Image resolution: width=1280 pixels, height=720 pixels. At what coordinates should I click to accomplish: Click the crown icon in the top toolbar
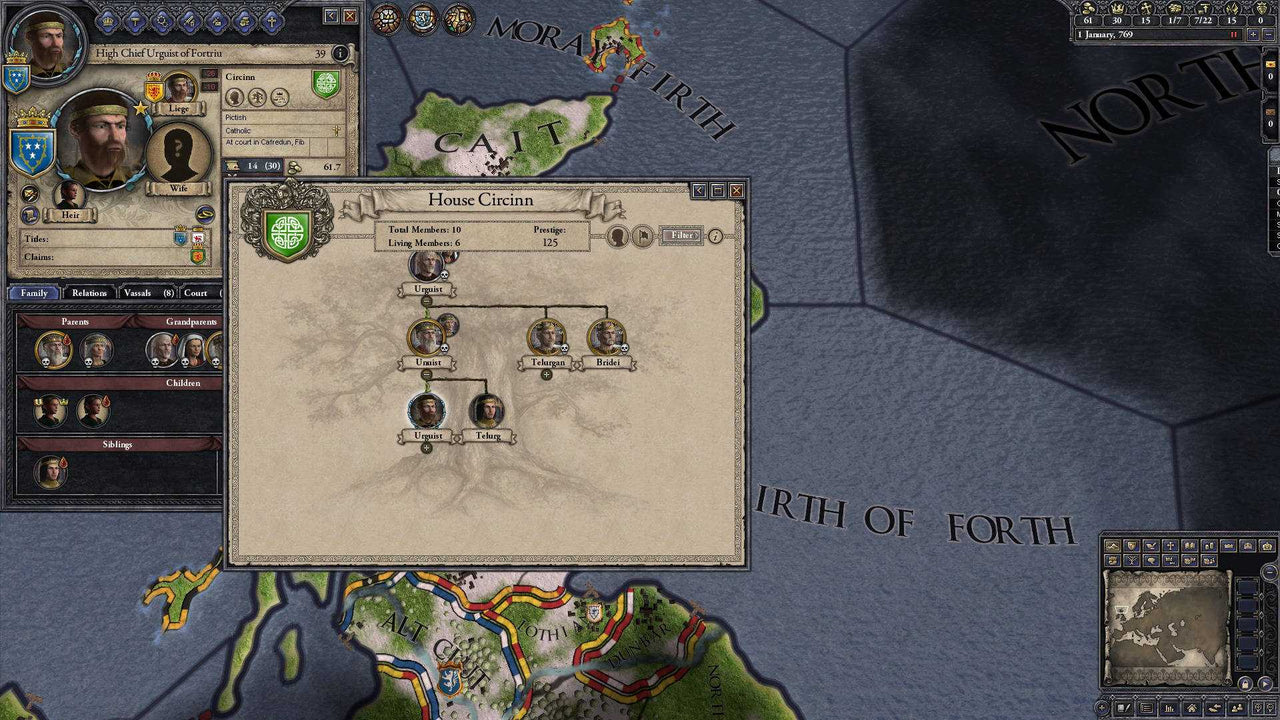click(x=108, y=19)
